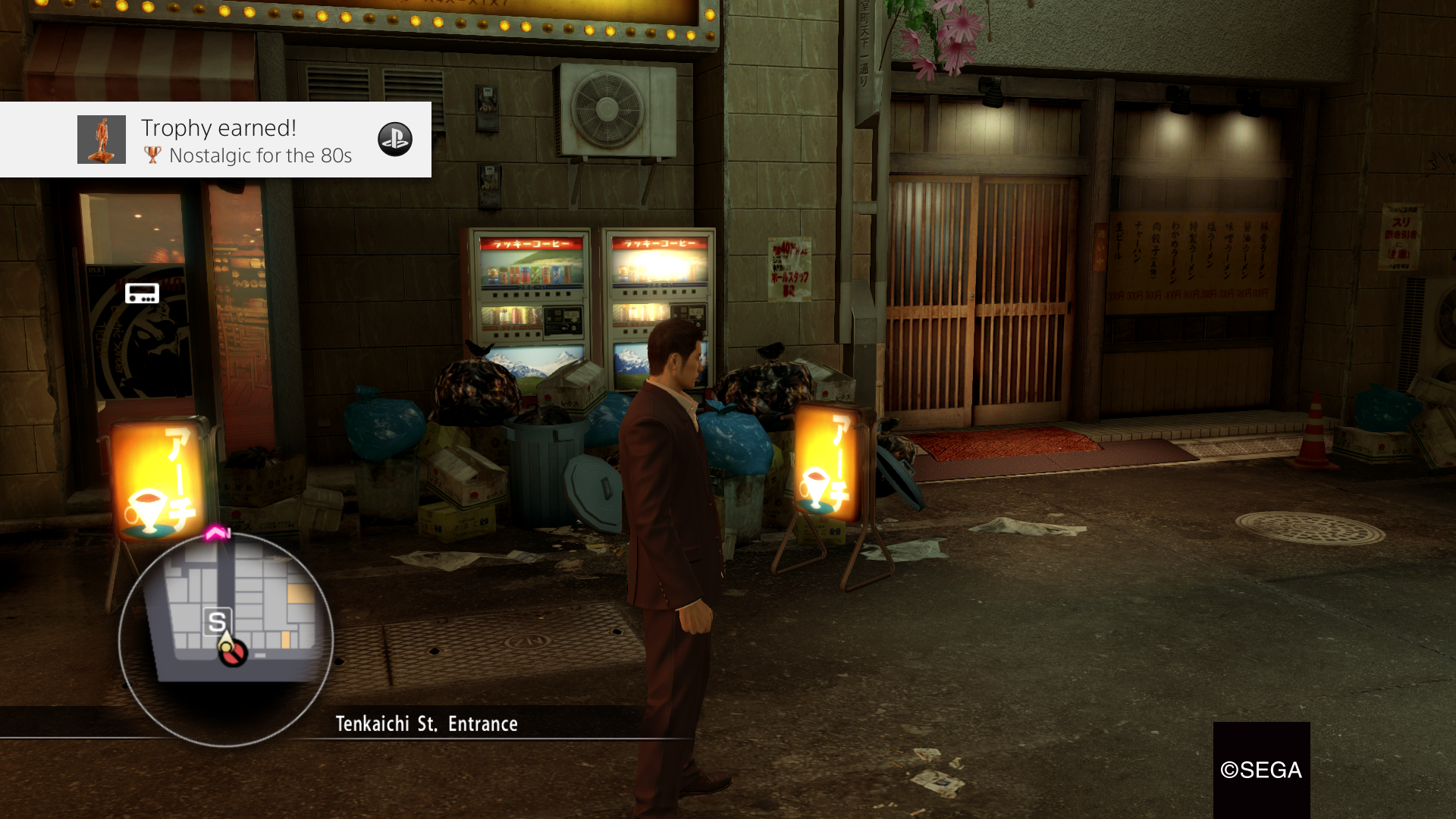Click the red no-entry icon on the minimap
This screenshot has width=1456, height=819.
233,654
